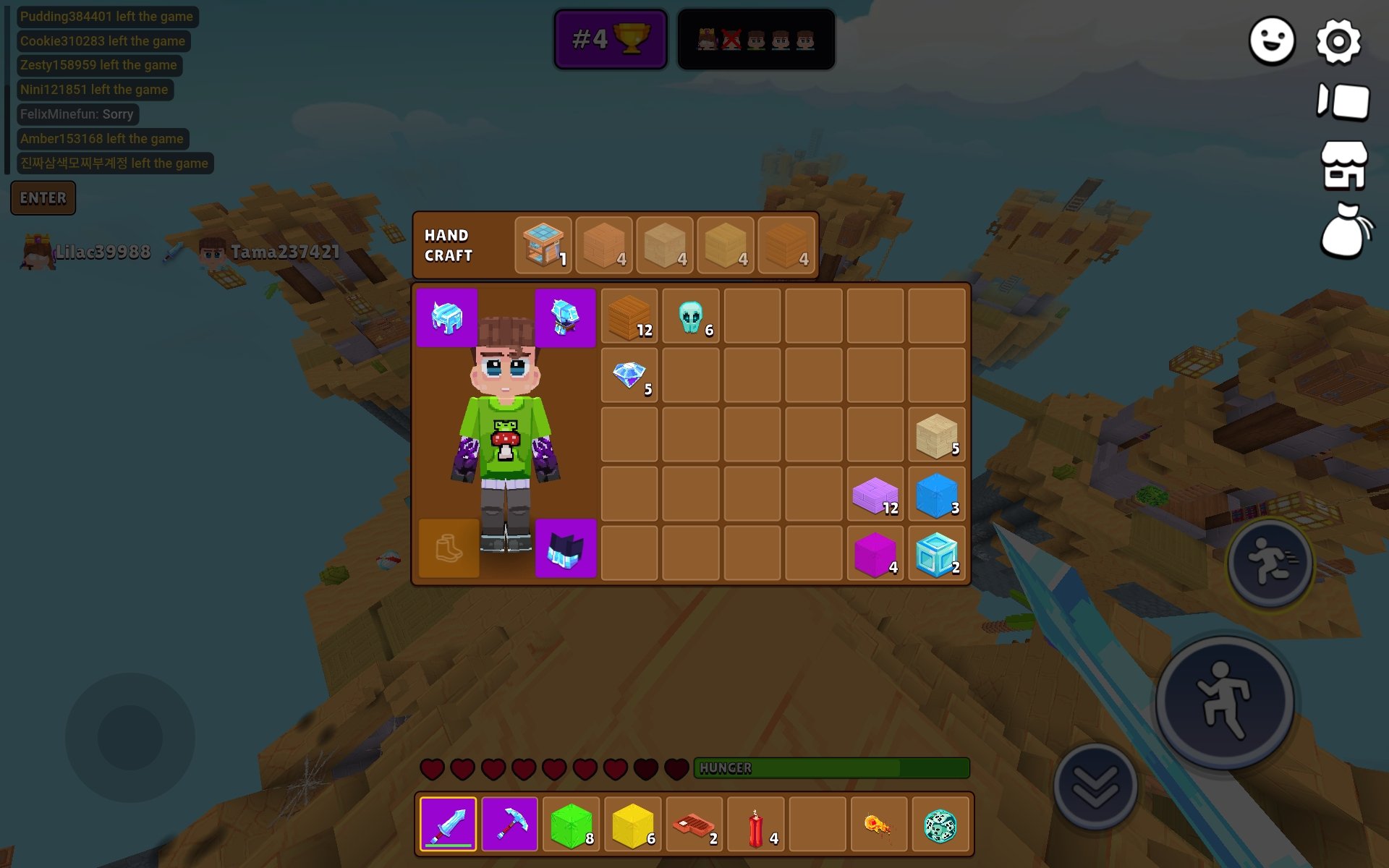The image size is (1389, 868).
Task: Select the crafting table recipe
Action: pos(543,245)
